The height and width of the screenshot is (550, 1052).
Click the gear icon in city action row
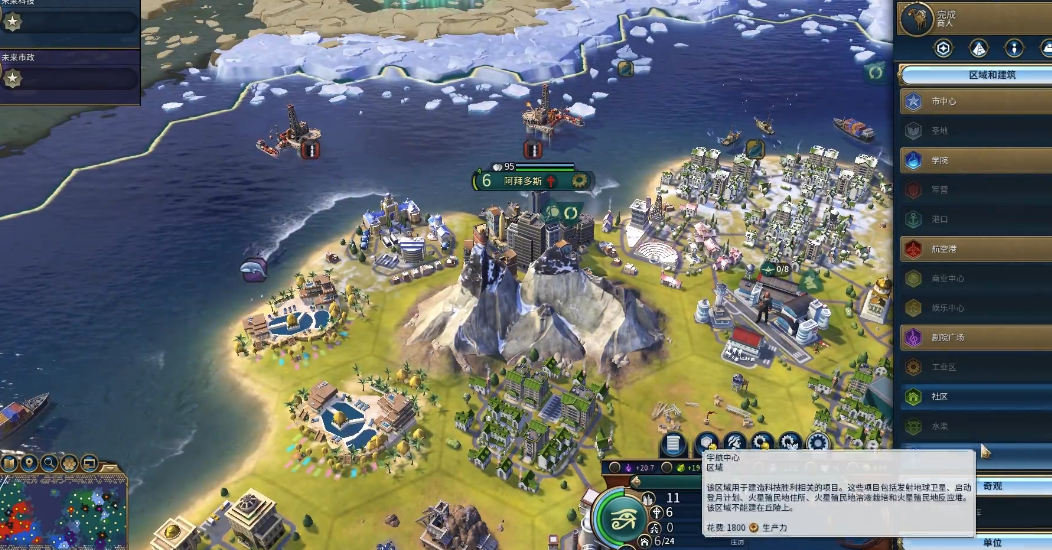tap(818, 442)
